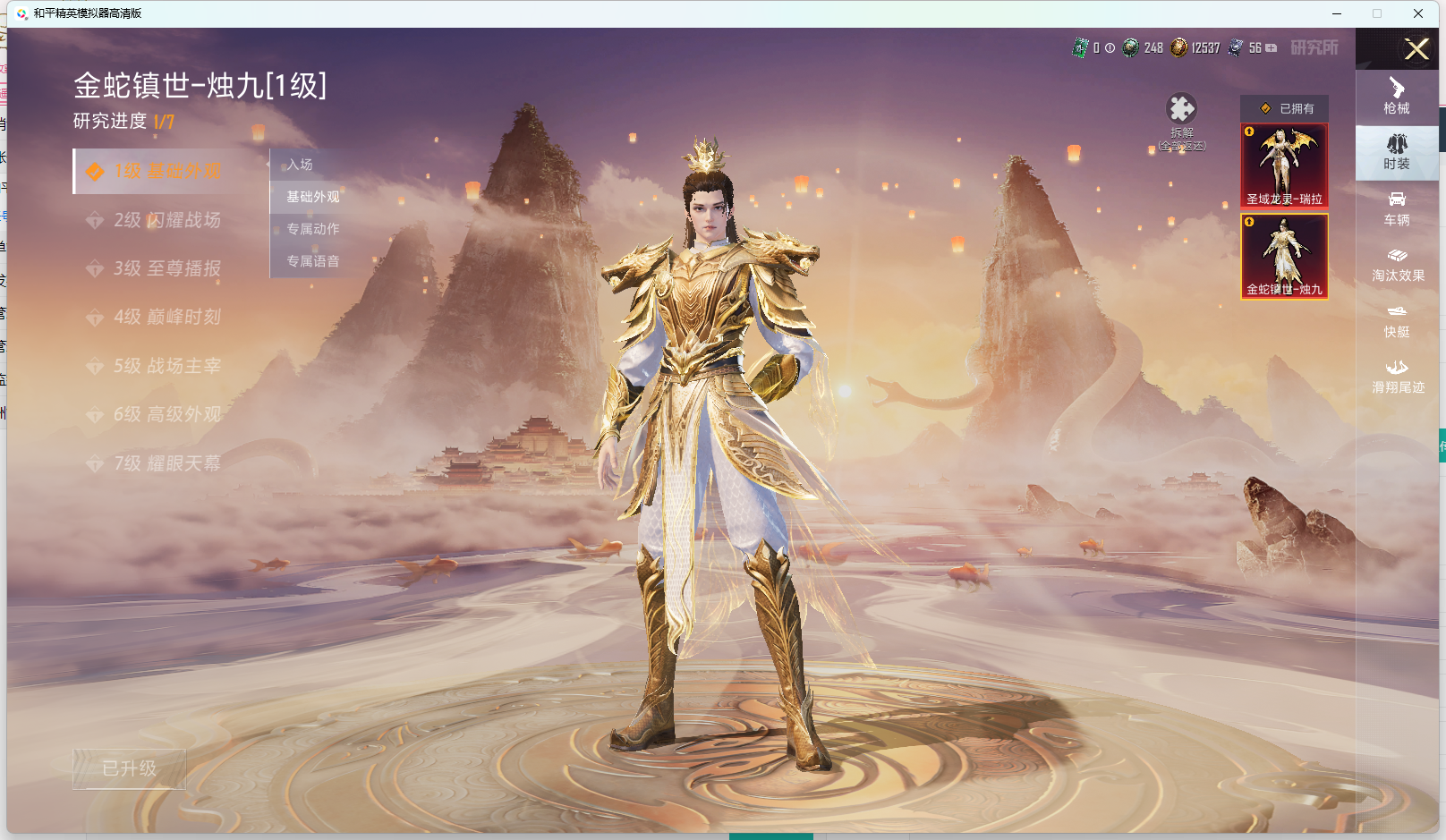The image size is (1446, 840).
Task: Choose level 4 巅峰时刻 tier
Action: tap(166, 317)
